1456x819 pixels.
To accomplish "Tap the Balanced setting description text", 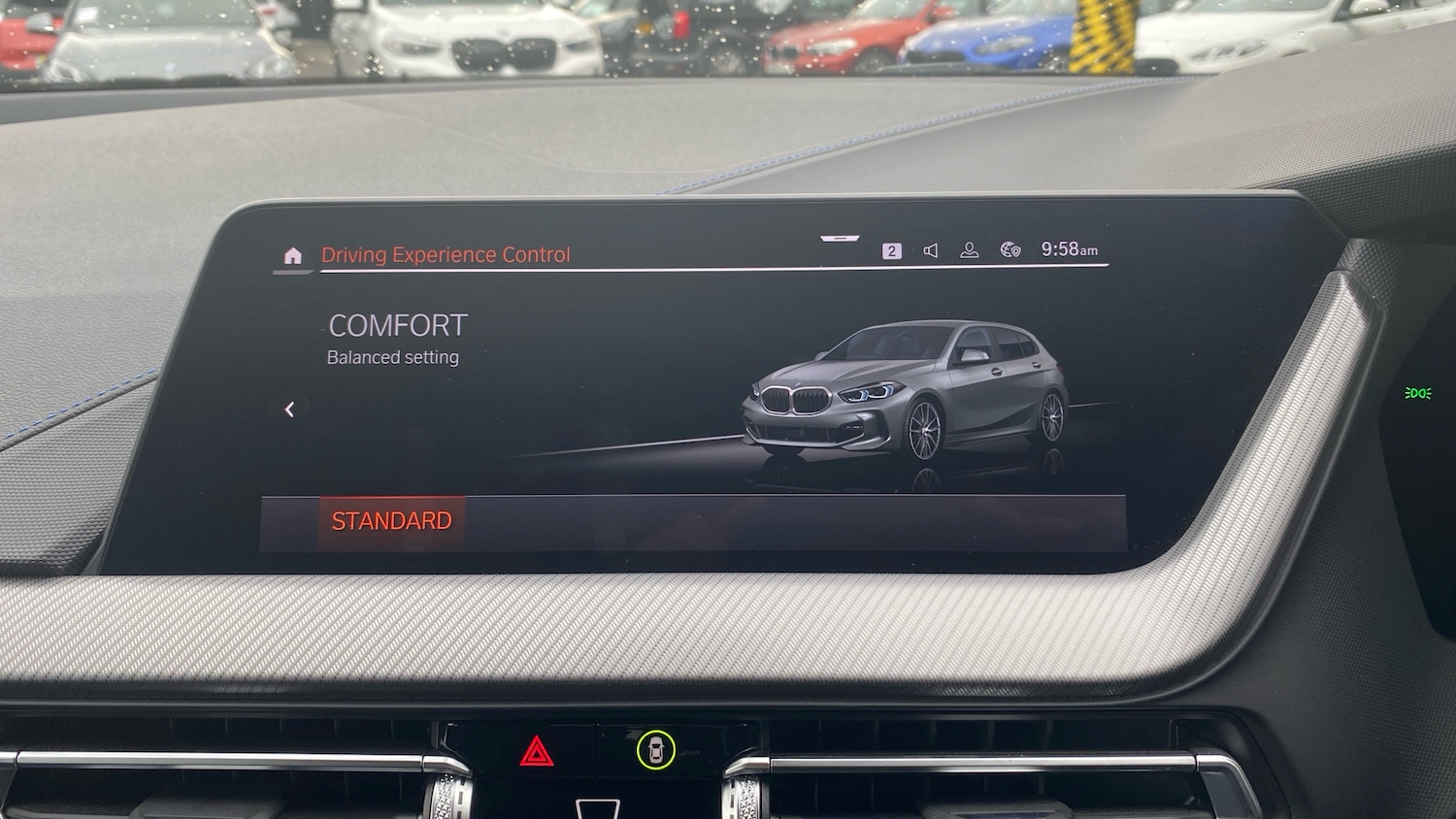I will tap(392, 357).
